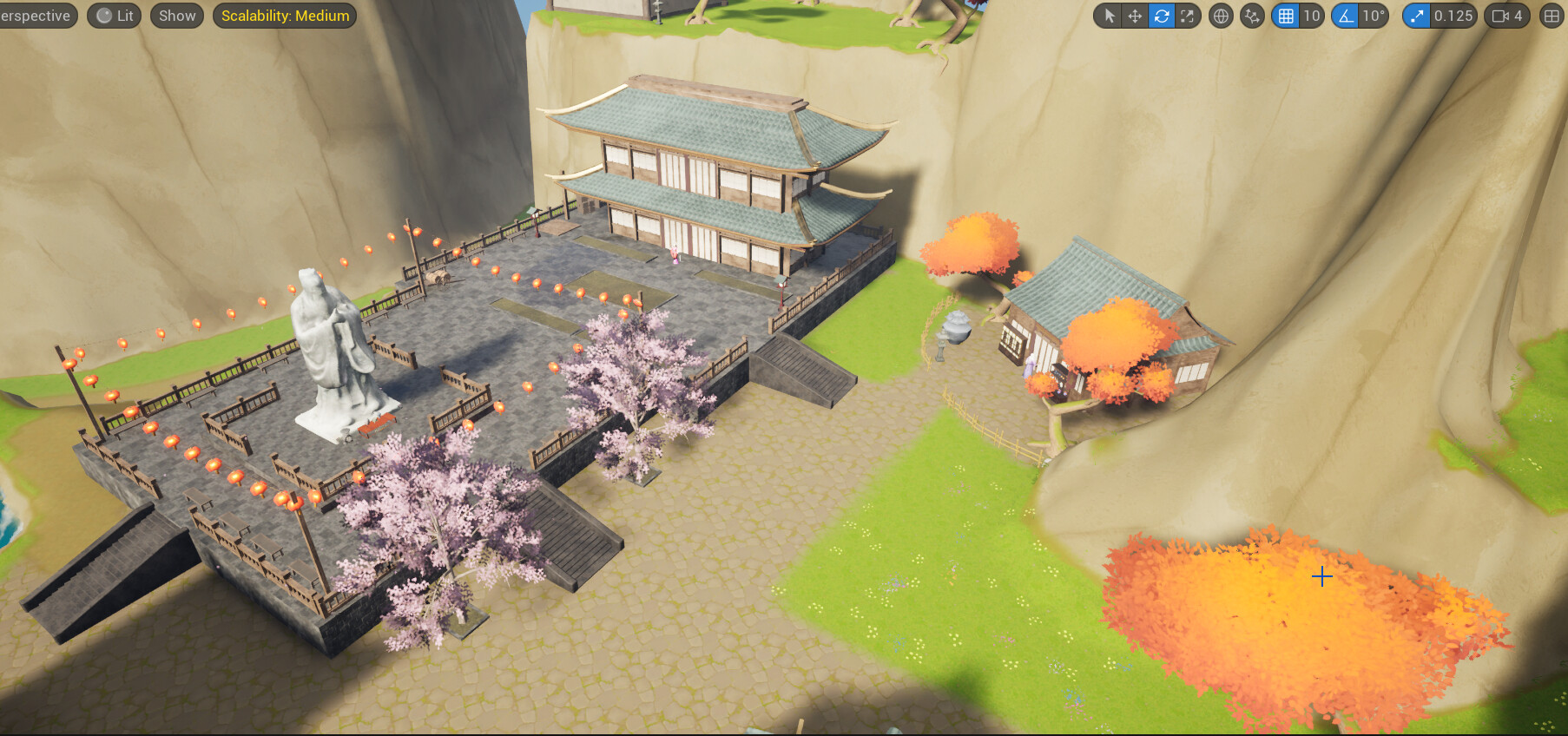
Task: Open the Scalability: Medium settings
Action: (287, 15)
